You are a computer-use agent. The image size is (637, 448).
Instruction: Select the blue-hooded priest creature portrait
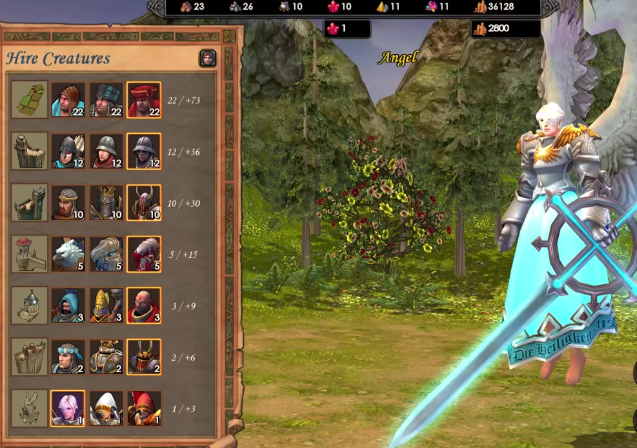point(68,306)
